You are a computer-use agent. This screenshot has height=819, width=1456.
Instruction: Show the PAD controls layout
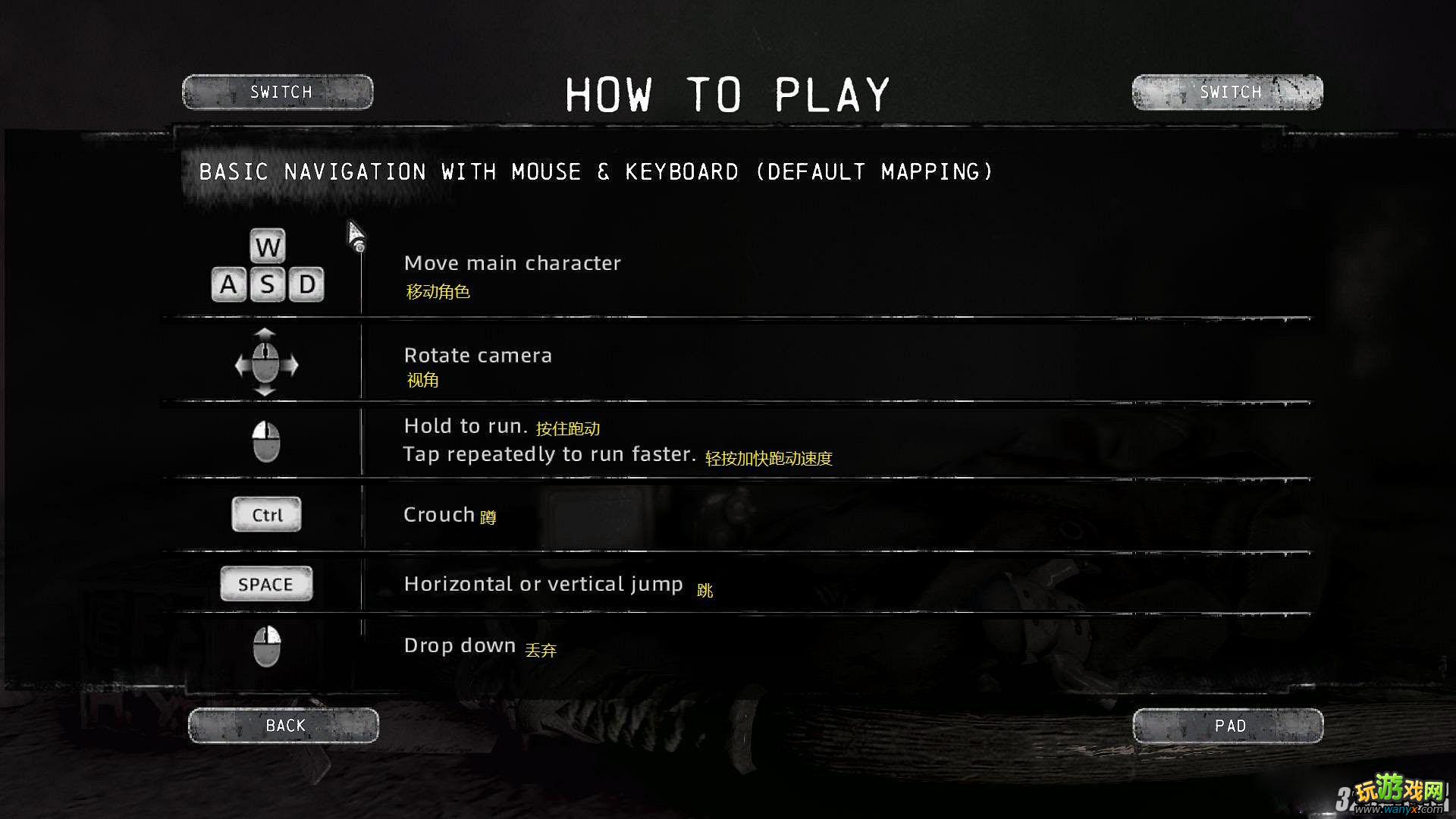(1228, 726)
